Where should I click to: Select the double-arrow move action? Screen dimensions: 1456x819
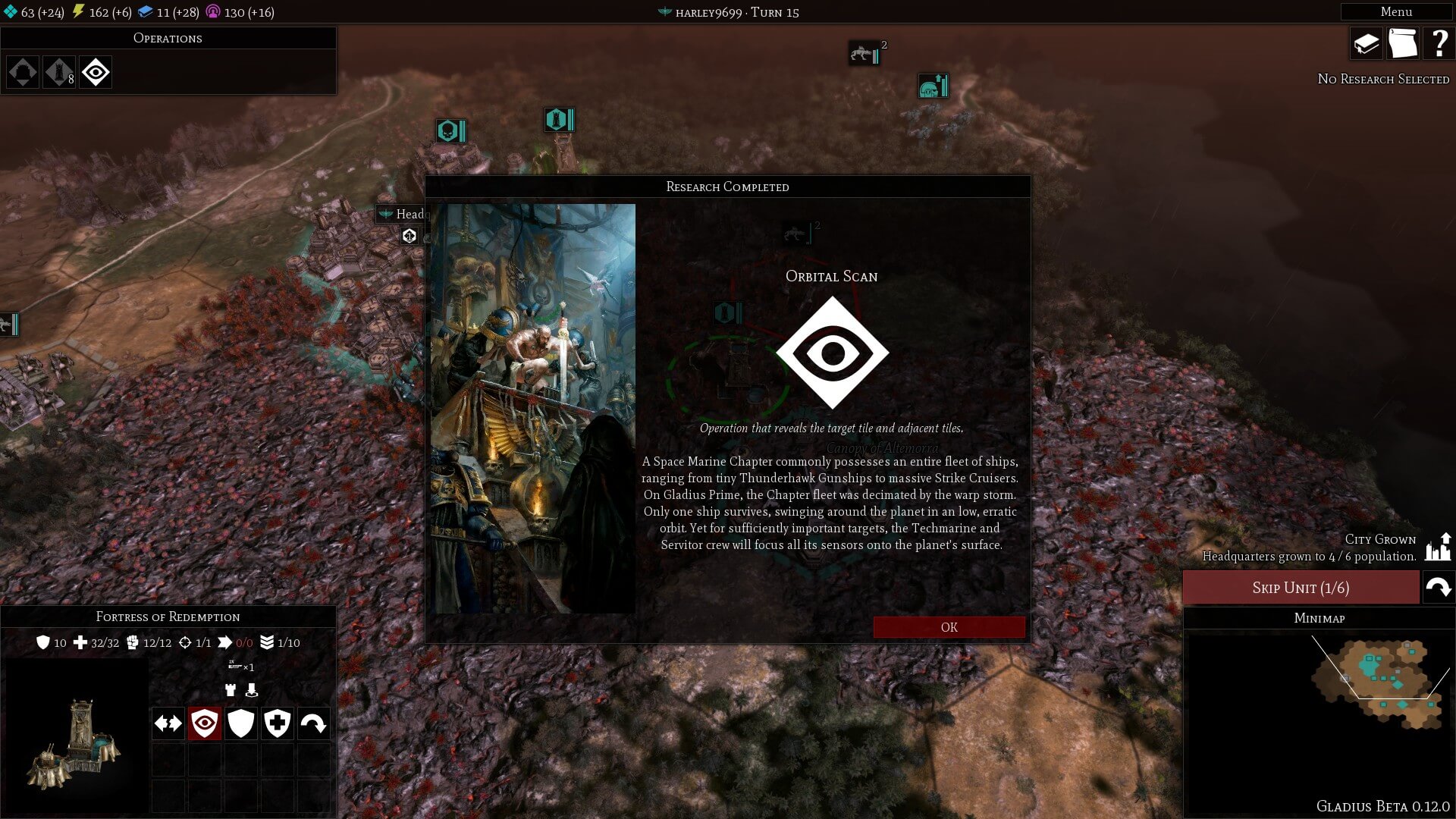(x=168, y=723)
